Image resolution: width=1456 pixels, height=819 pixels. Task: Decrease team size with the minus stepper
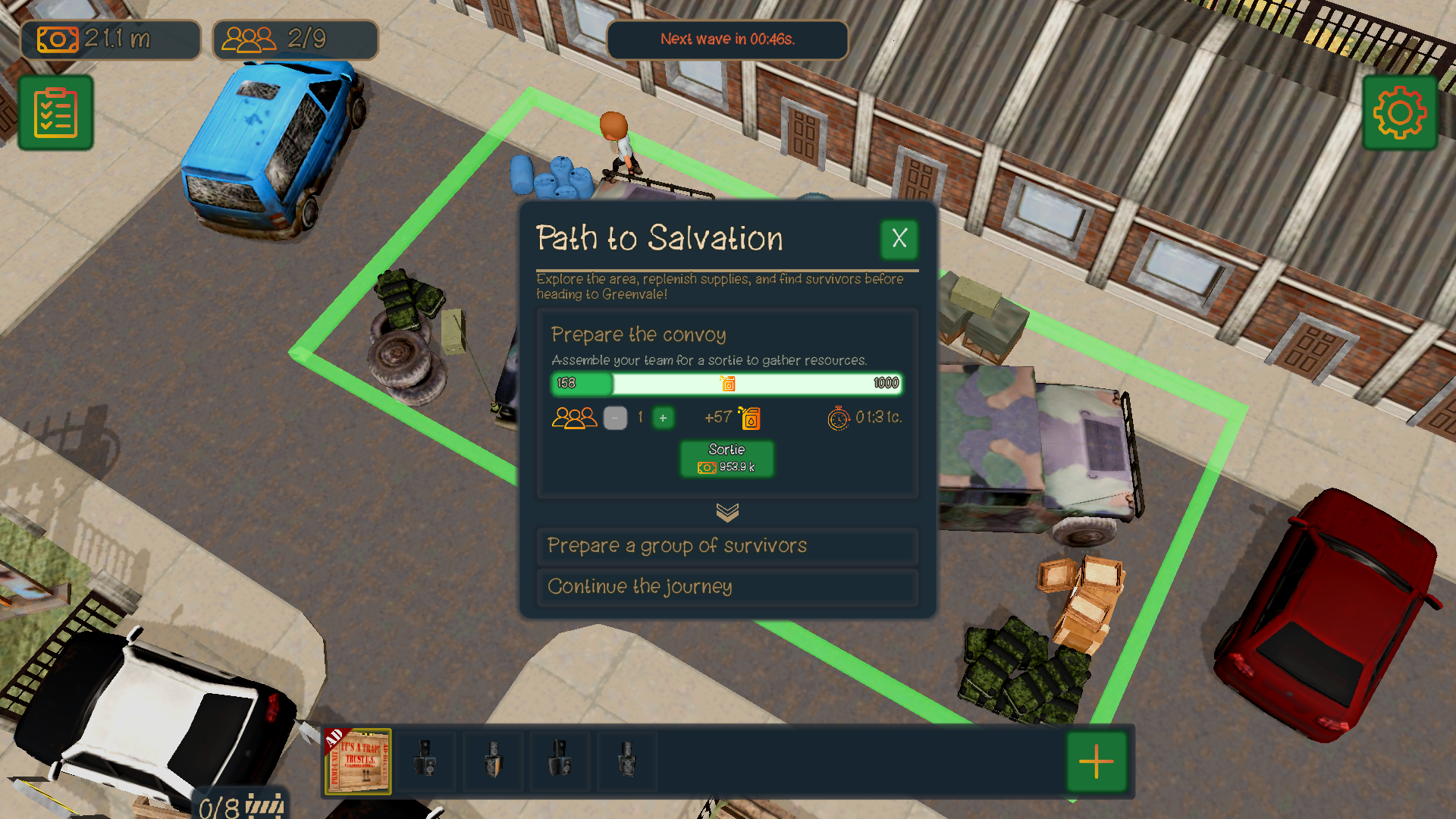(x=615, y=418)
